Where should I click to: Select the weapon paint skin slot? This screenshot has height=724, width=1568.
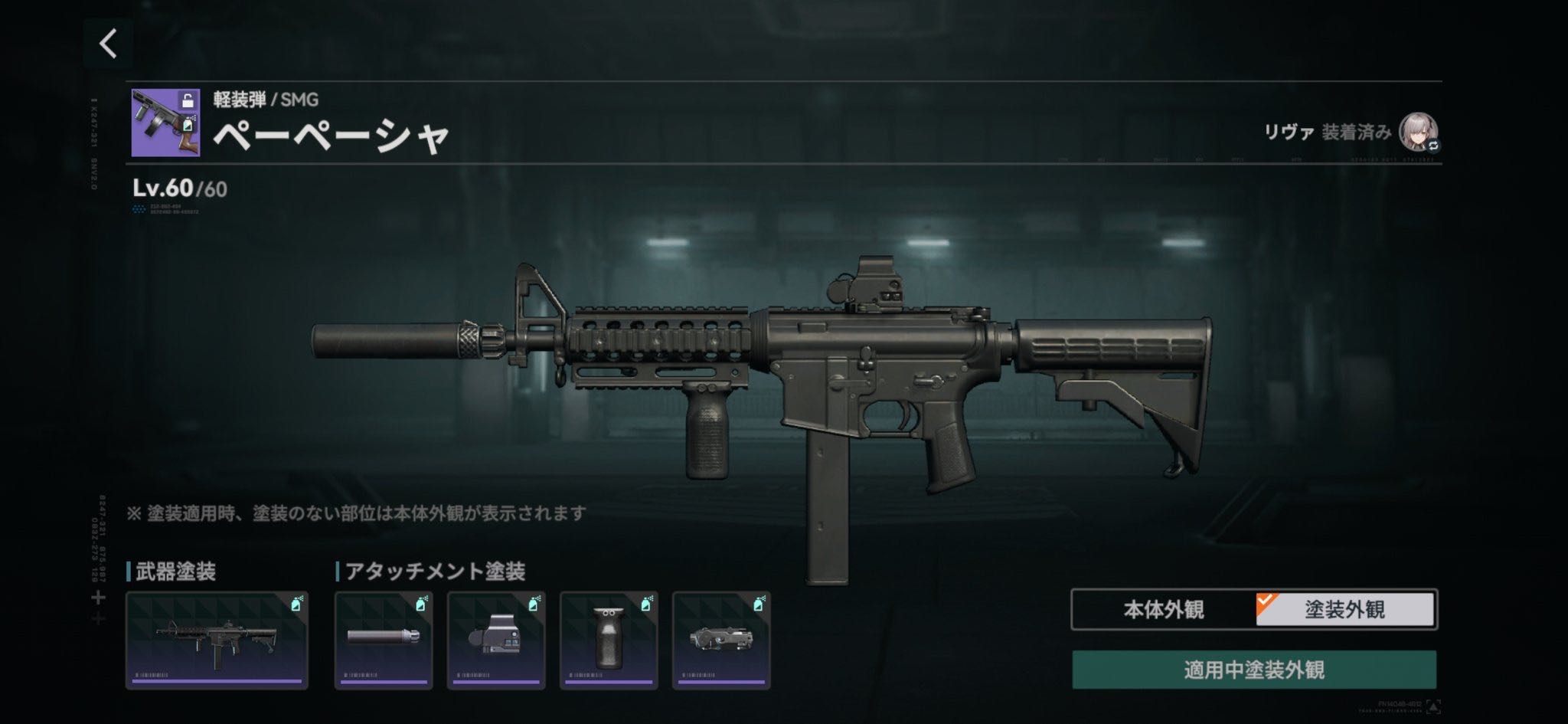click(217, 640)
